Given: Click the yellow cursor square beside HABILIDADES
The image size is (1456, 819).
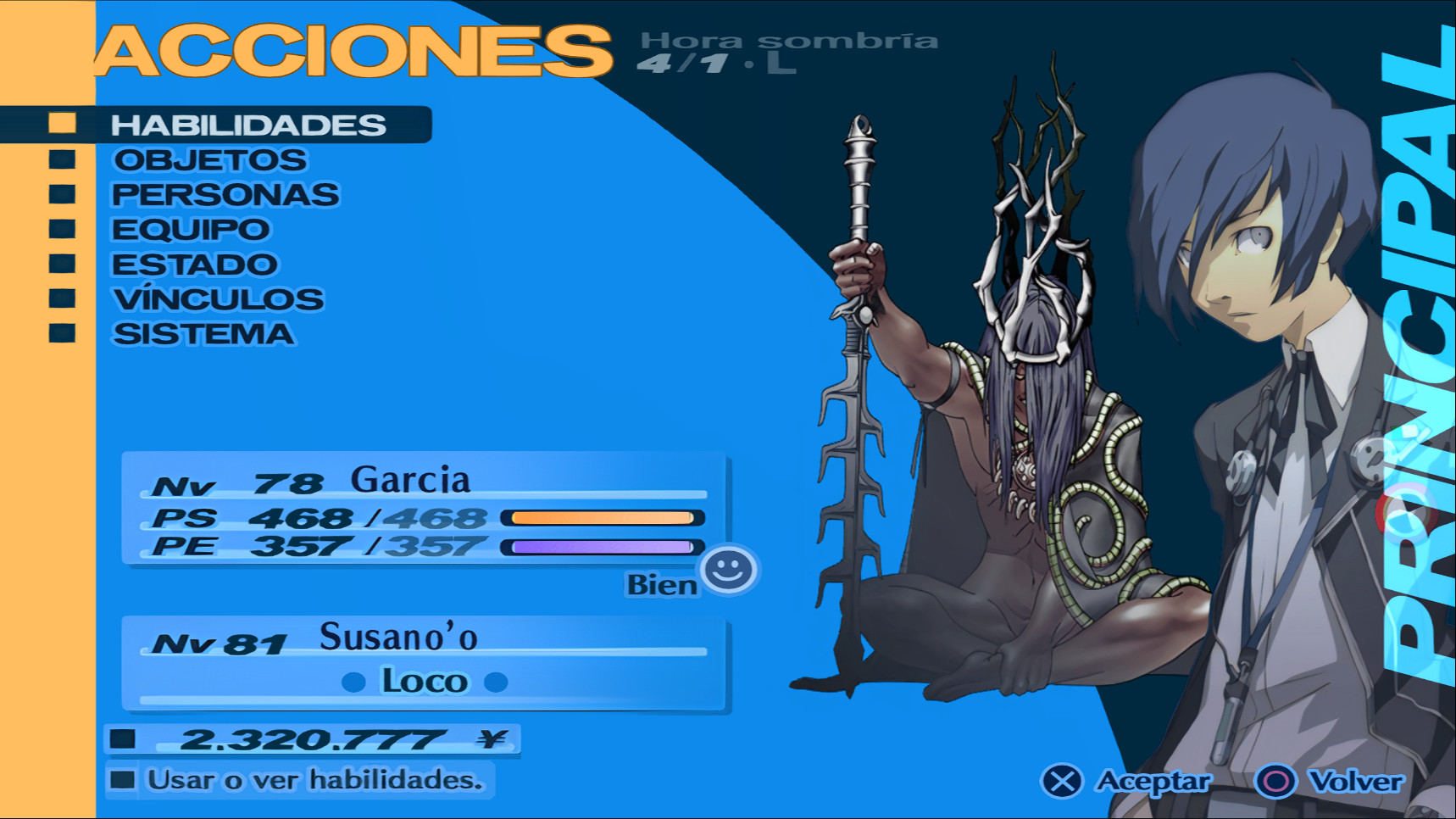Looking at the screenshot, I should pos(62,124).
